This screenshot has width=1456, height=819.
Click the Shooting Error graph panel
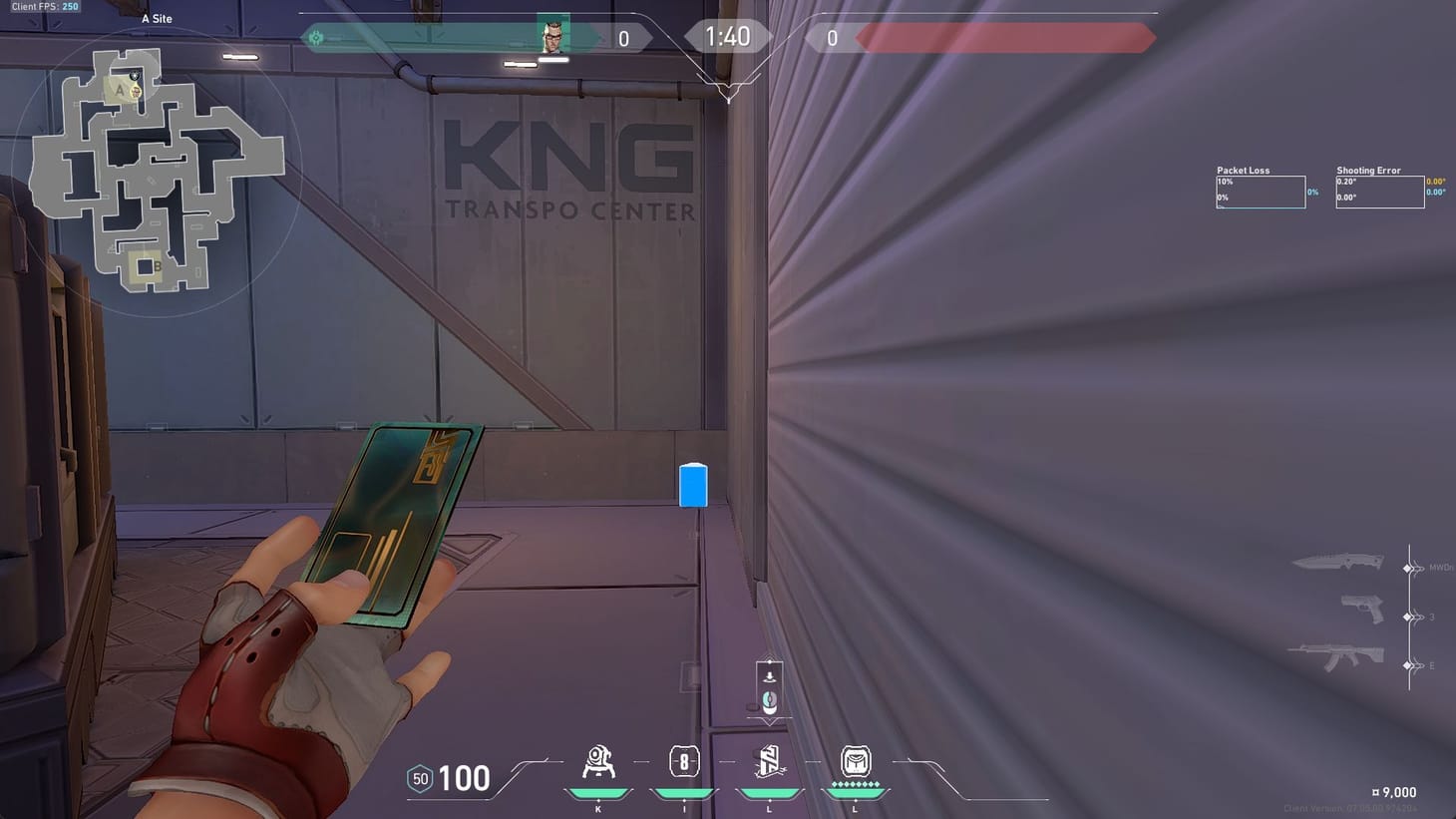(x=1381, y=190)
